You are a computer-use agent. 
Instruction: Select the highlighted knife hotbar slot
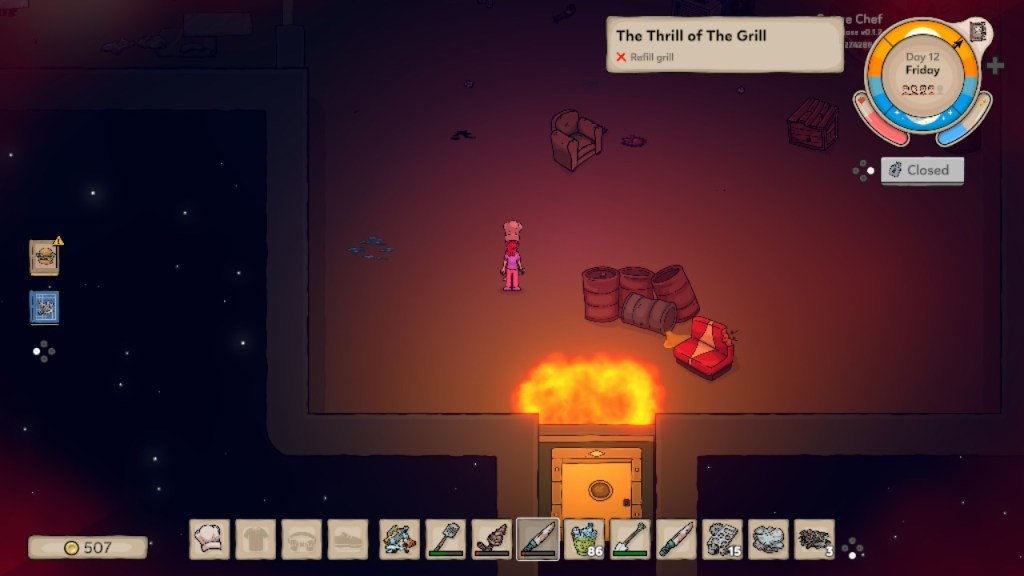point(538,539)
